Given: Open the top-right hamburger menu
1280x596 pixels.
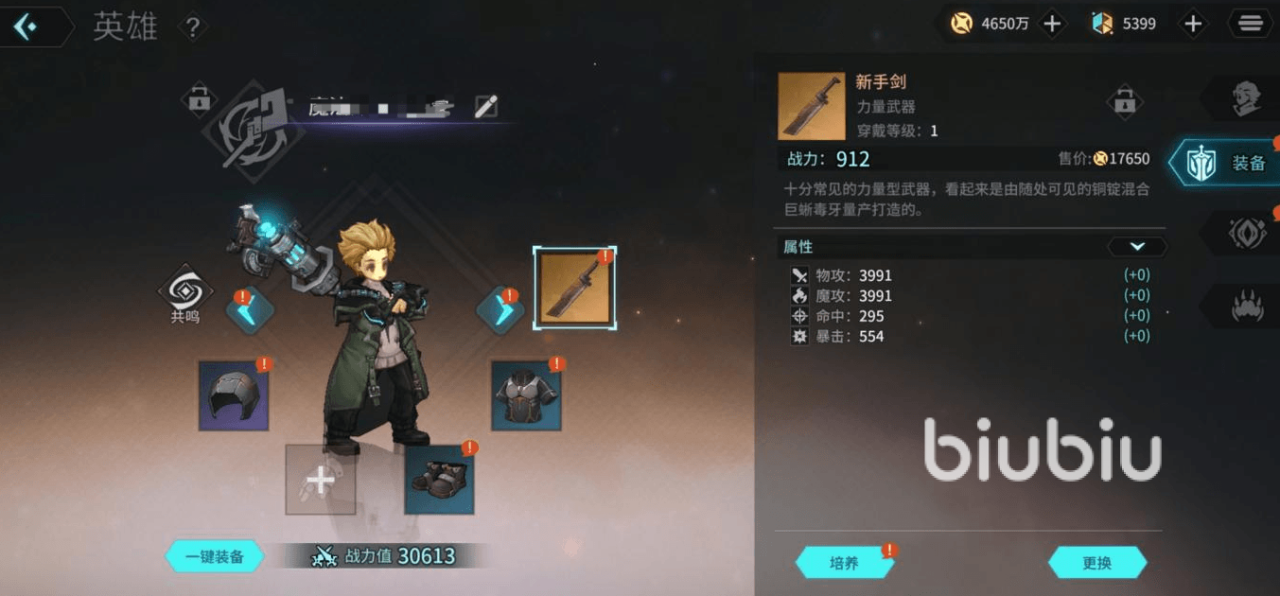Looking at the screenshot, I should coord(1250,24).
